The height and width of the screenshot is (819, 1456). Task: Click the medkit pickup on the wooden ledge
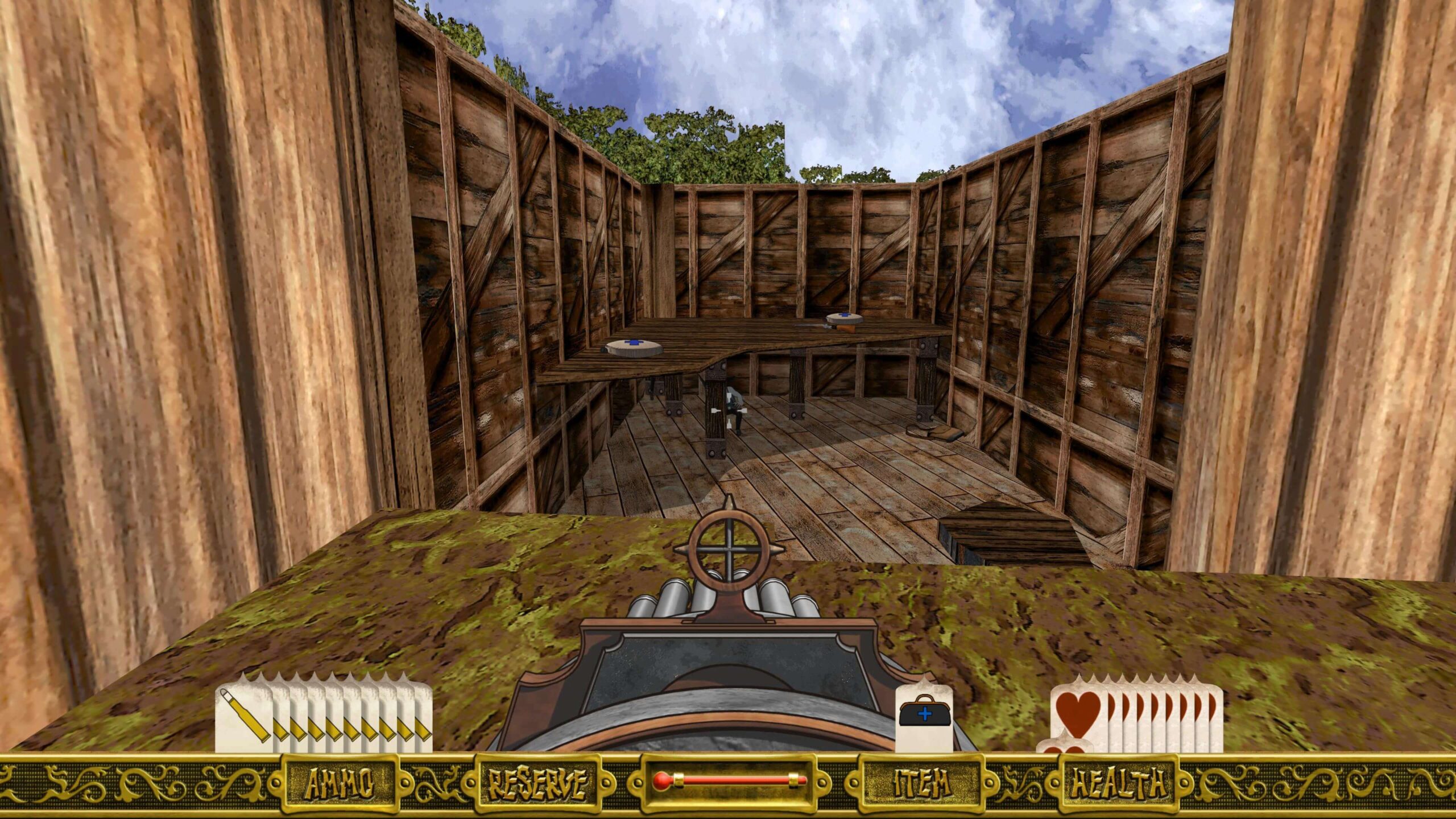pyautogui.click(x=632, y=348)
